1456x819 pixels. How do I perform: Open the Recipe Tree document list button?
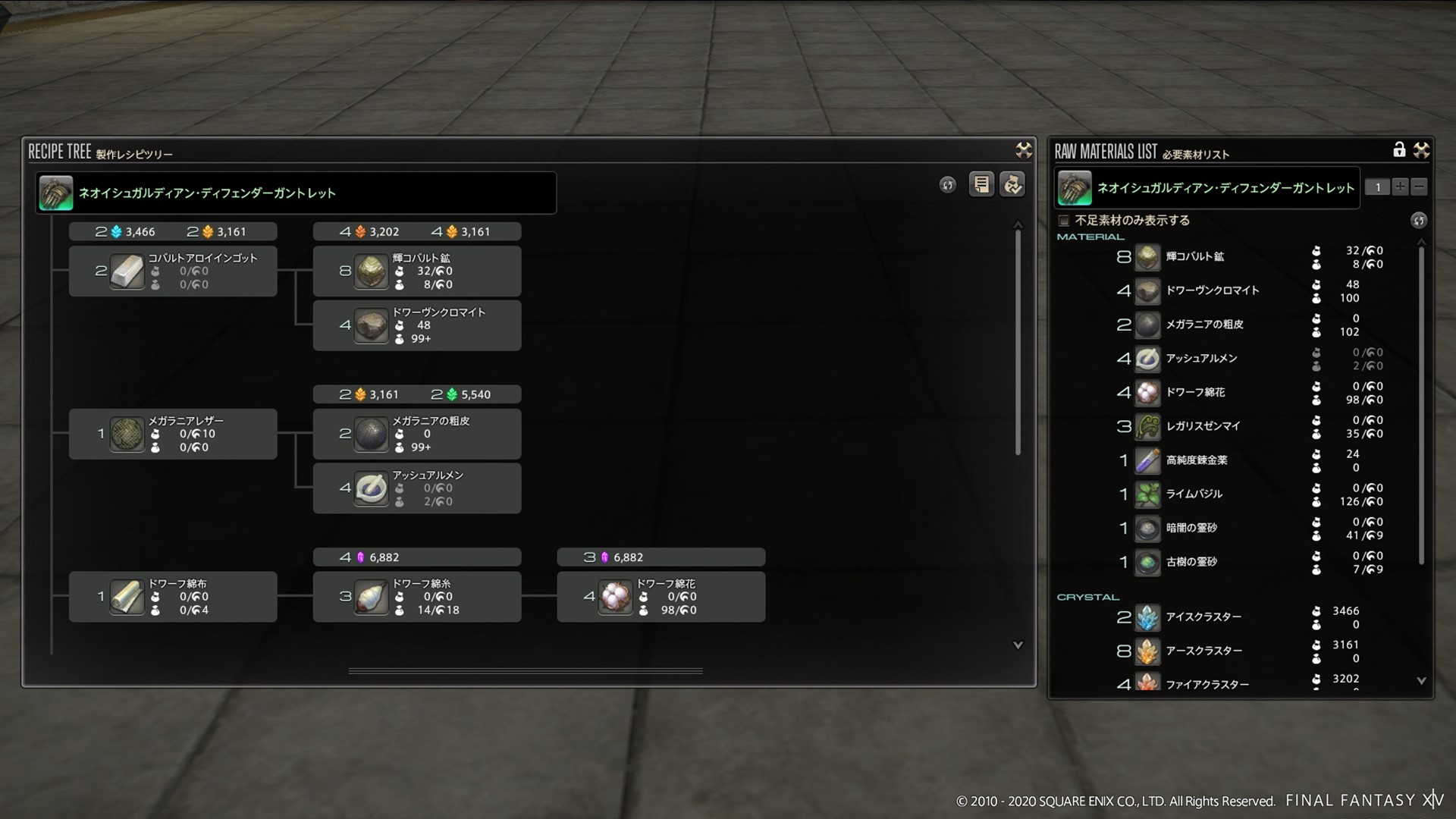[x=981, y=184]
